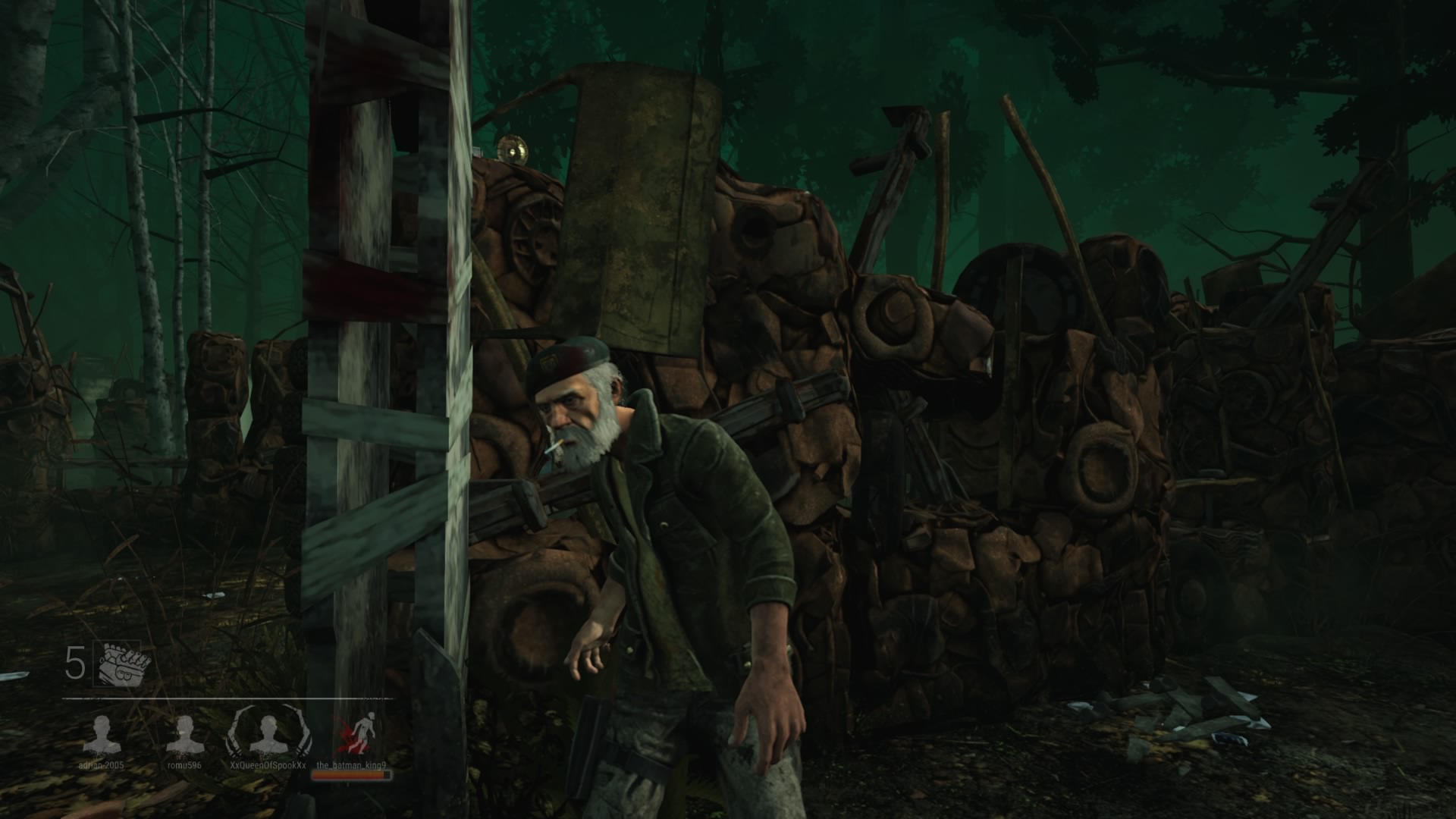
Task: Select adrian-2005's survivor portrait
Action: [x=102, y=734]
